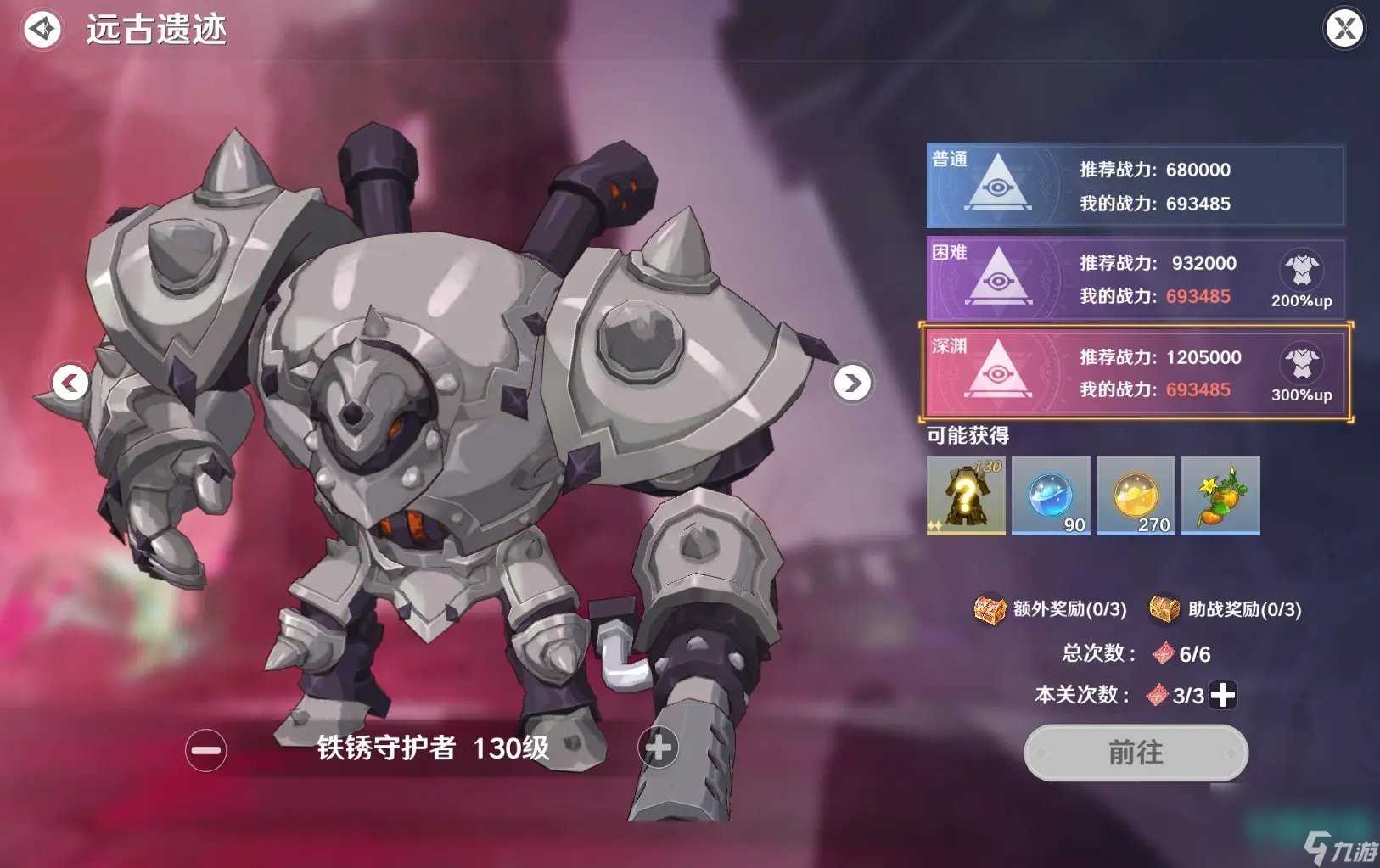The image size is (1380, 868).
Task: Click the 总次数 ticket counter icon
Action: click(x=1162, y=653)
